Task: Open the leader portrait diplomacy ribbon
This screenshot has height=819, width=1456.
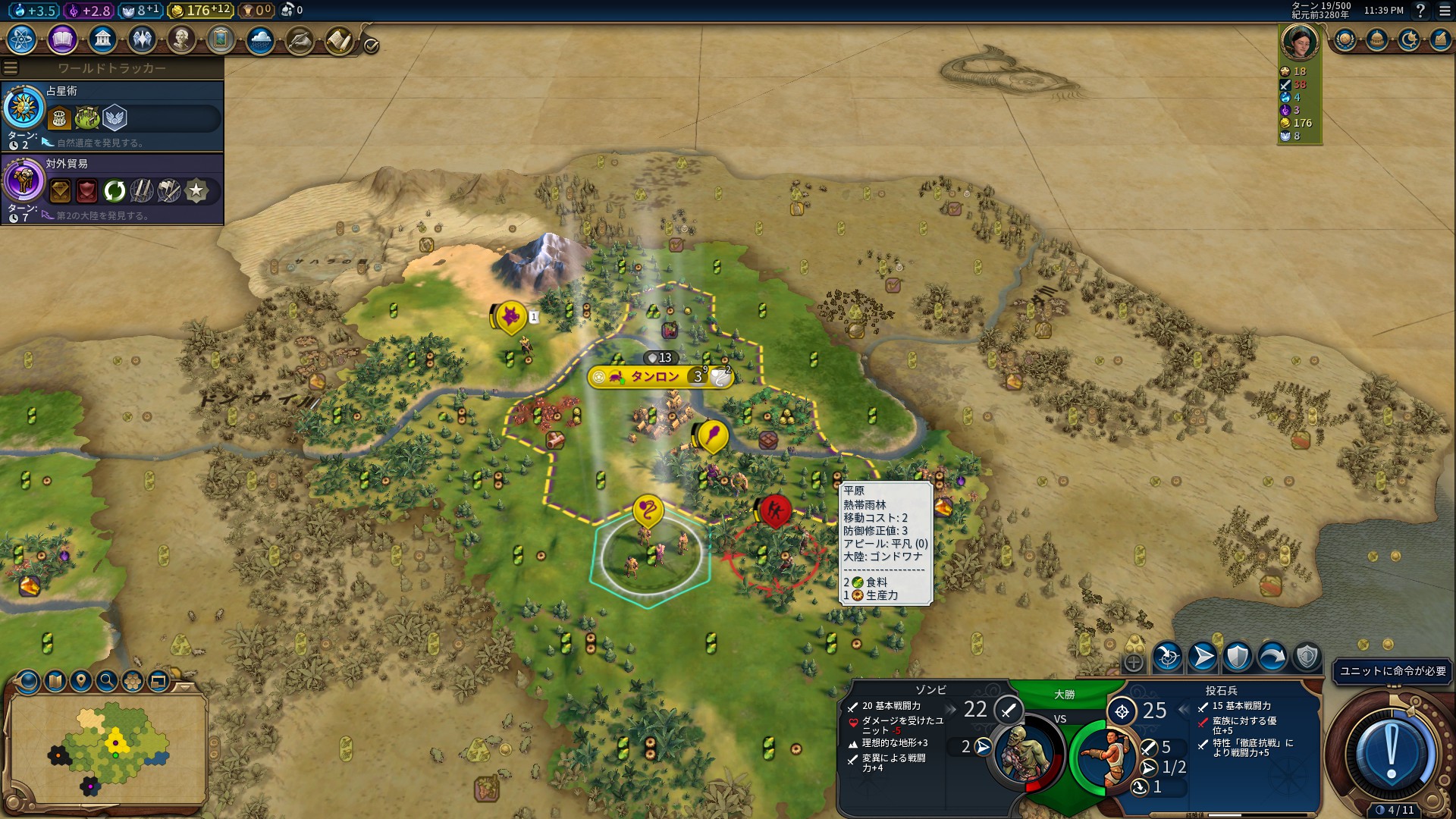Action: [x=1299, y=41]
